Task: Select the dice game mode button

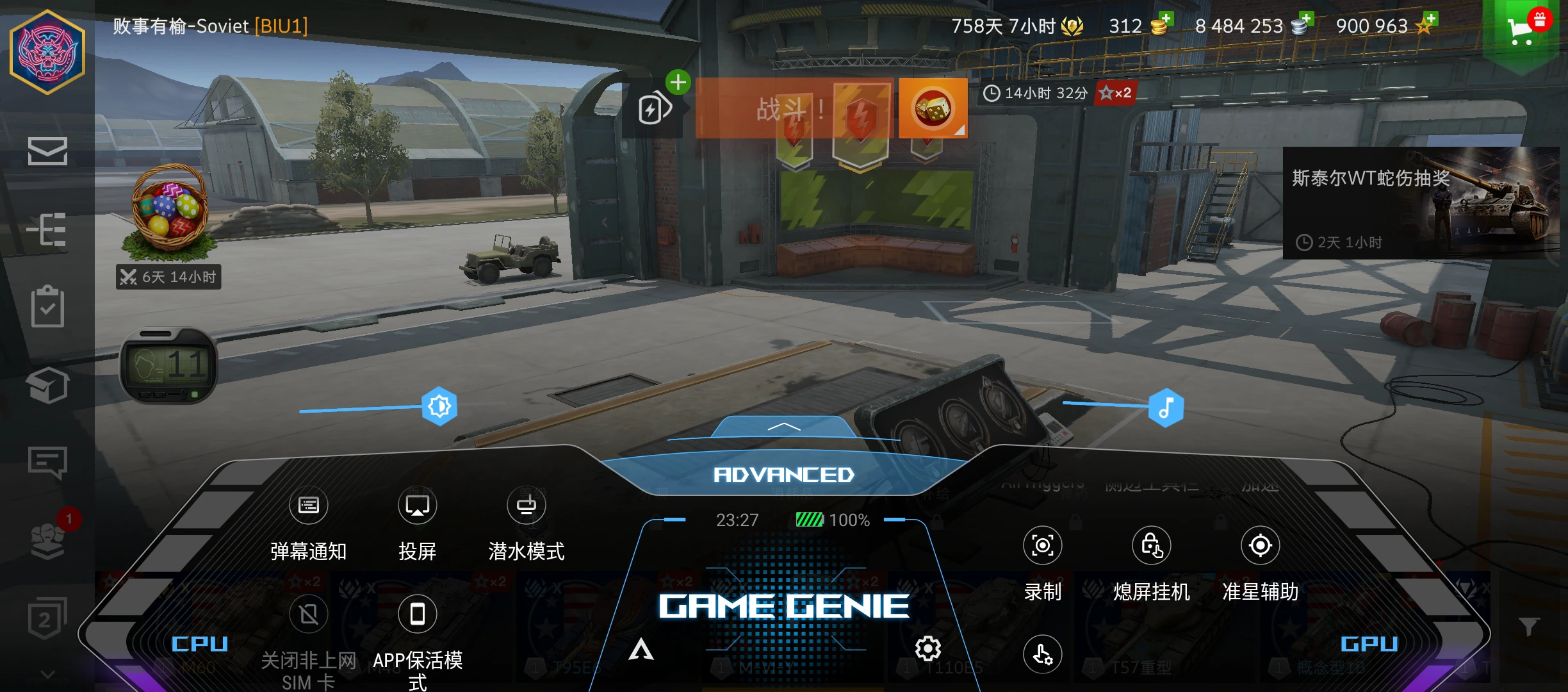Action: tap(933, 108)
